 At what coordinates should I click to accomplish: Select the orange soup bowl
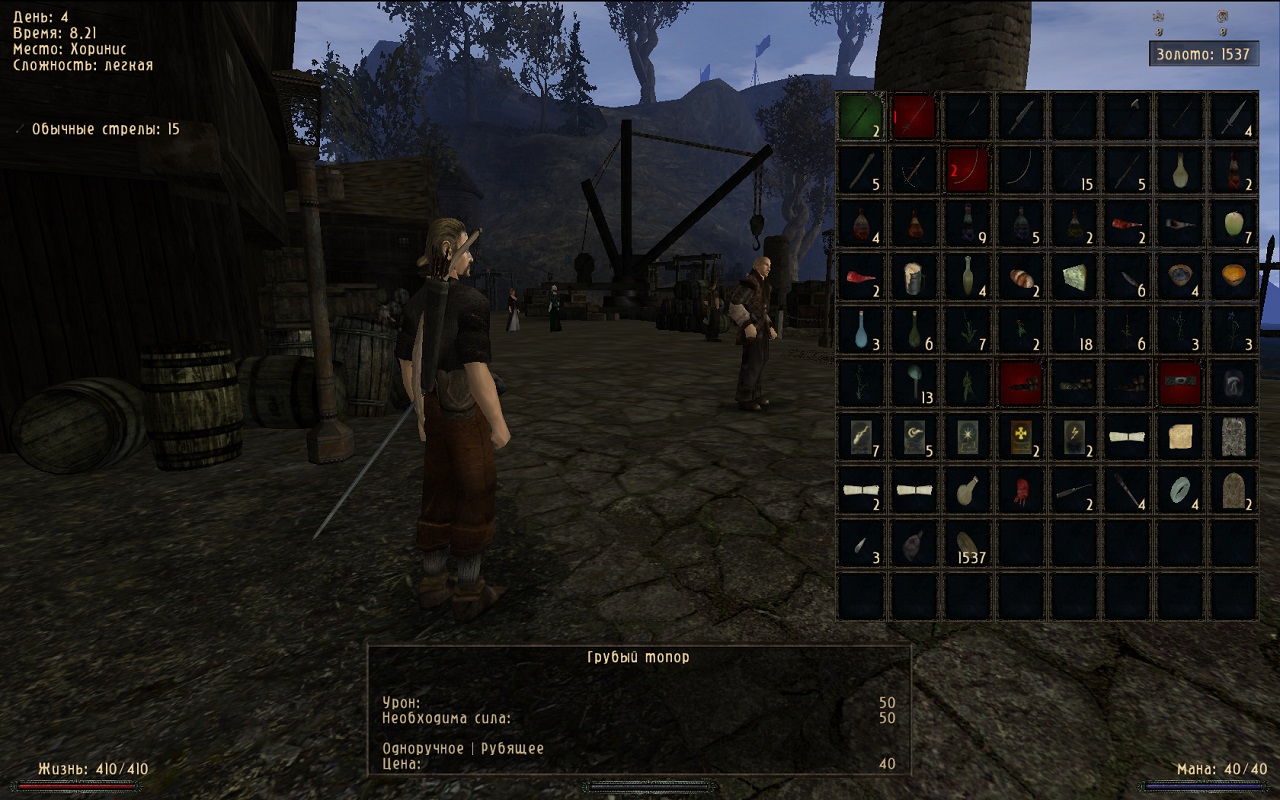click(1235, 277)
